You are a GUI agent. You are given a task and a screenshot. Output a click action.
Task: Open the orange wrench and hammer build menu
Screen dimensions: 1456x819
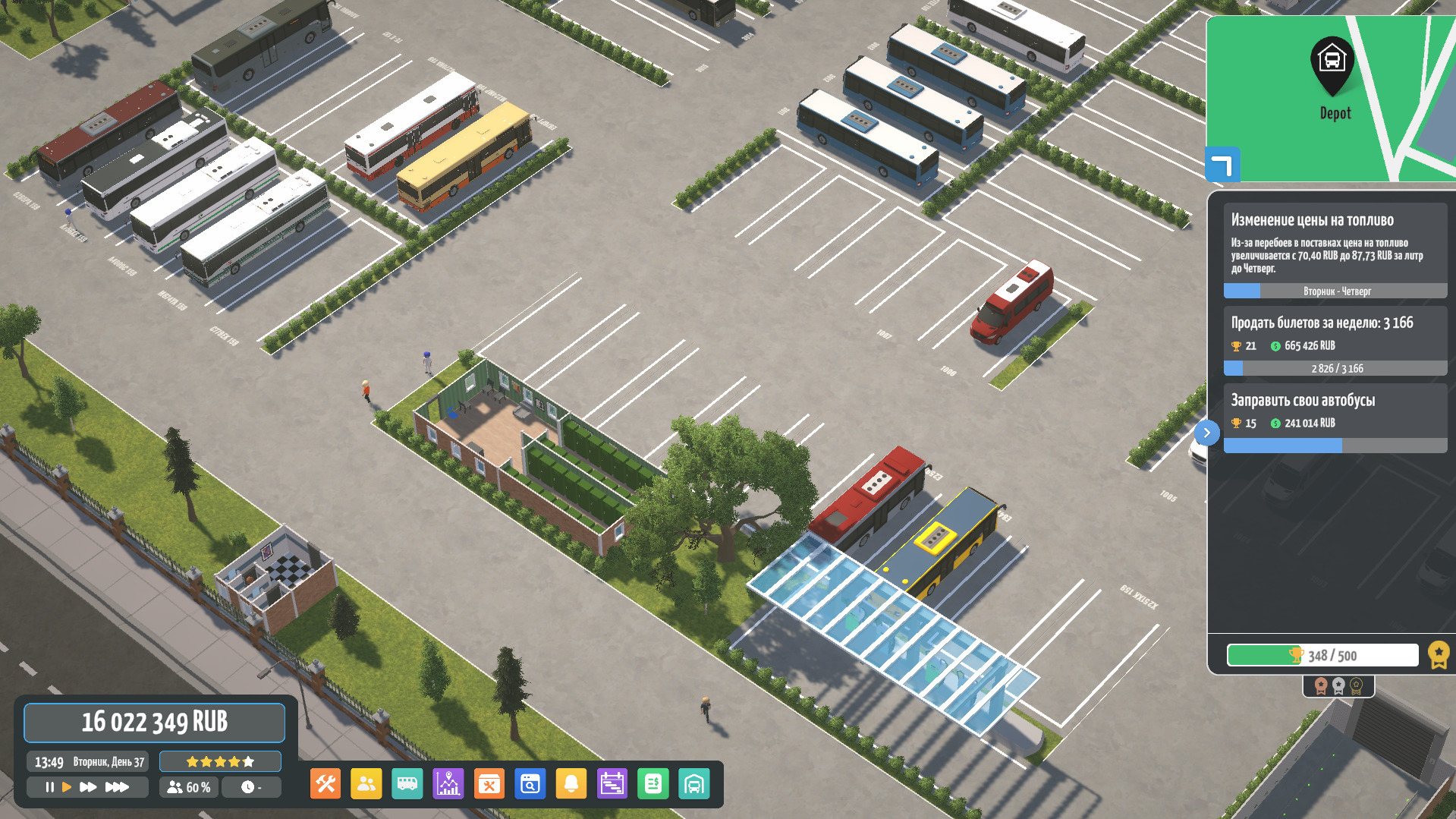pyautogui.click(x=325, y=784)
